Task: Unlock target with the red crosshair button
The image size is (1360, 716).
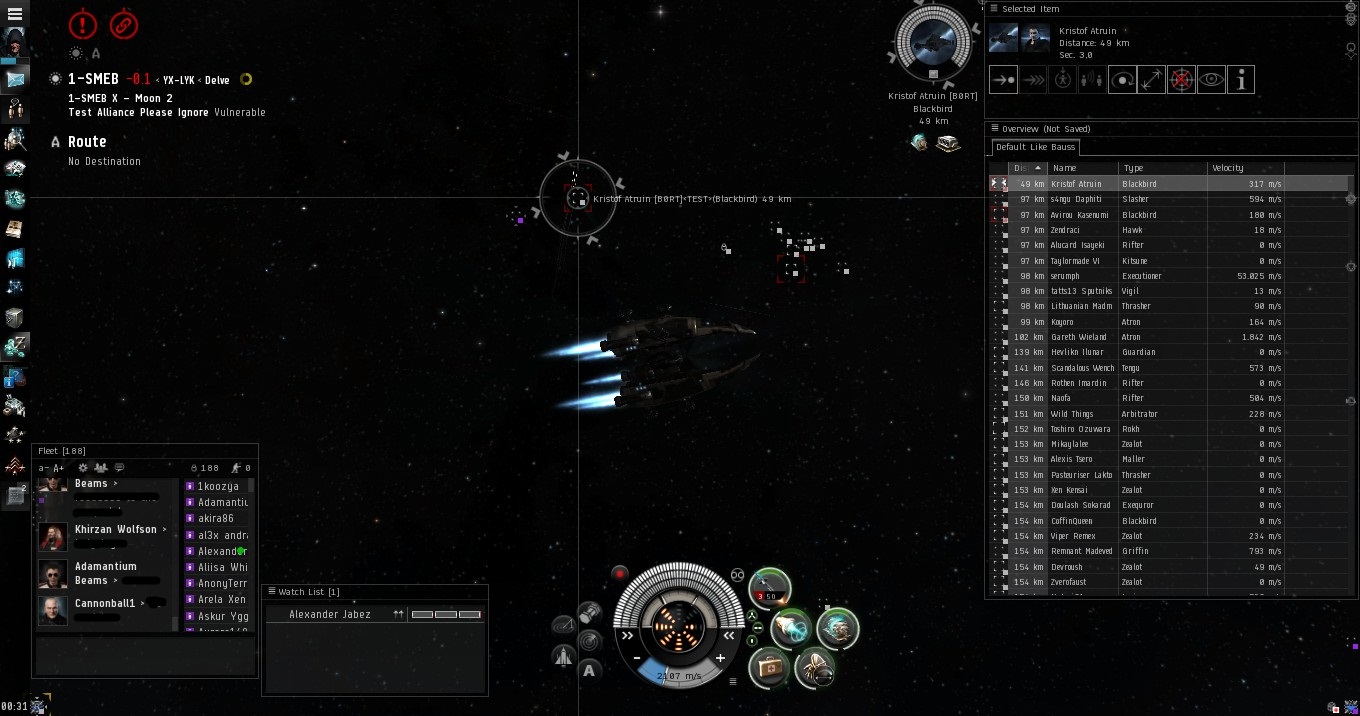Action: [1181, 80]
